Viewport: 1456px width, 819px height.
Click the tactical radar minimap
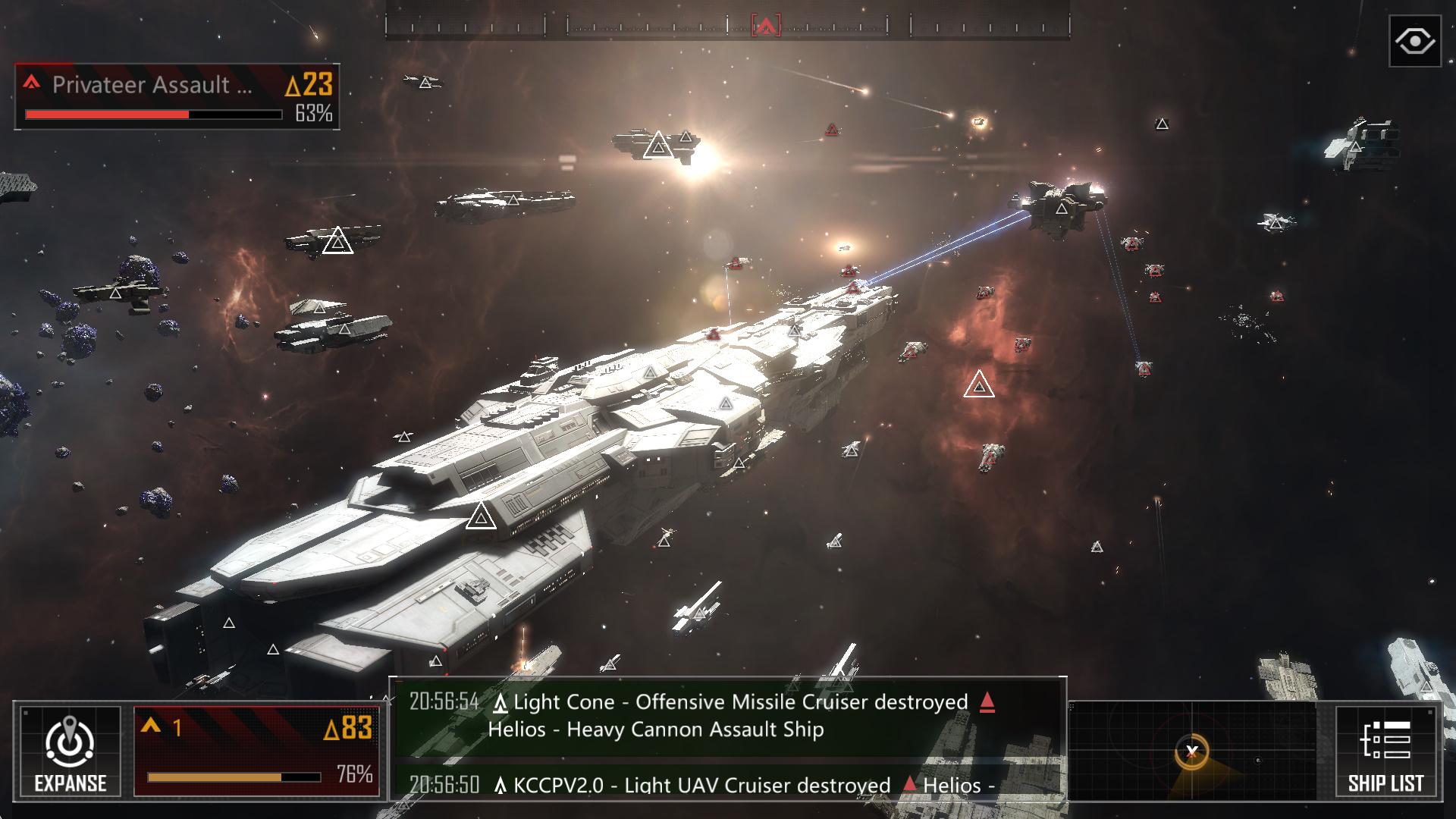pyautogui.click(x=1200, y=751)
